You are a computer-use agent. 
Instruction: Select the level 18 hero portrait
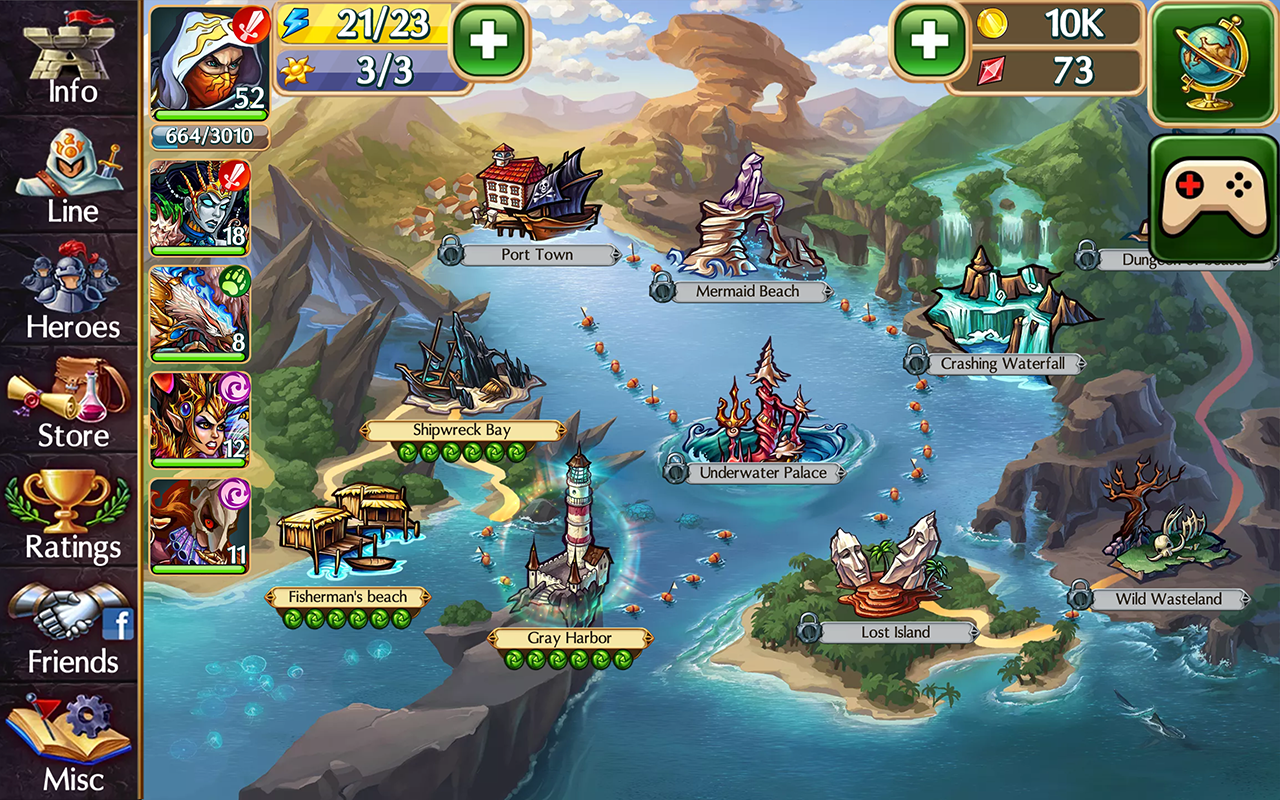(x=200, y=205)
